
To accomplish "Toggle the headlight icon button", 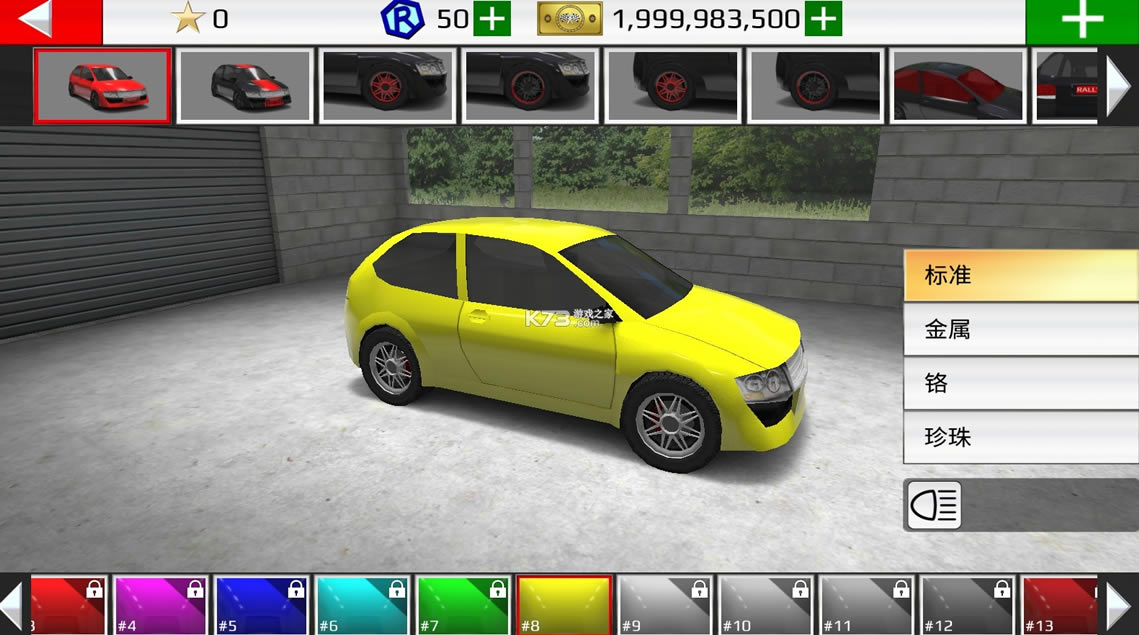I will pyautogui.click(x=935, y=505).
